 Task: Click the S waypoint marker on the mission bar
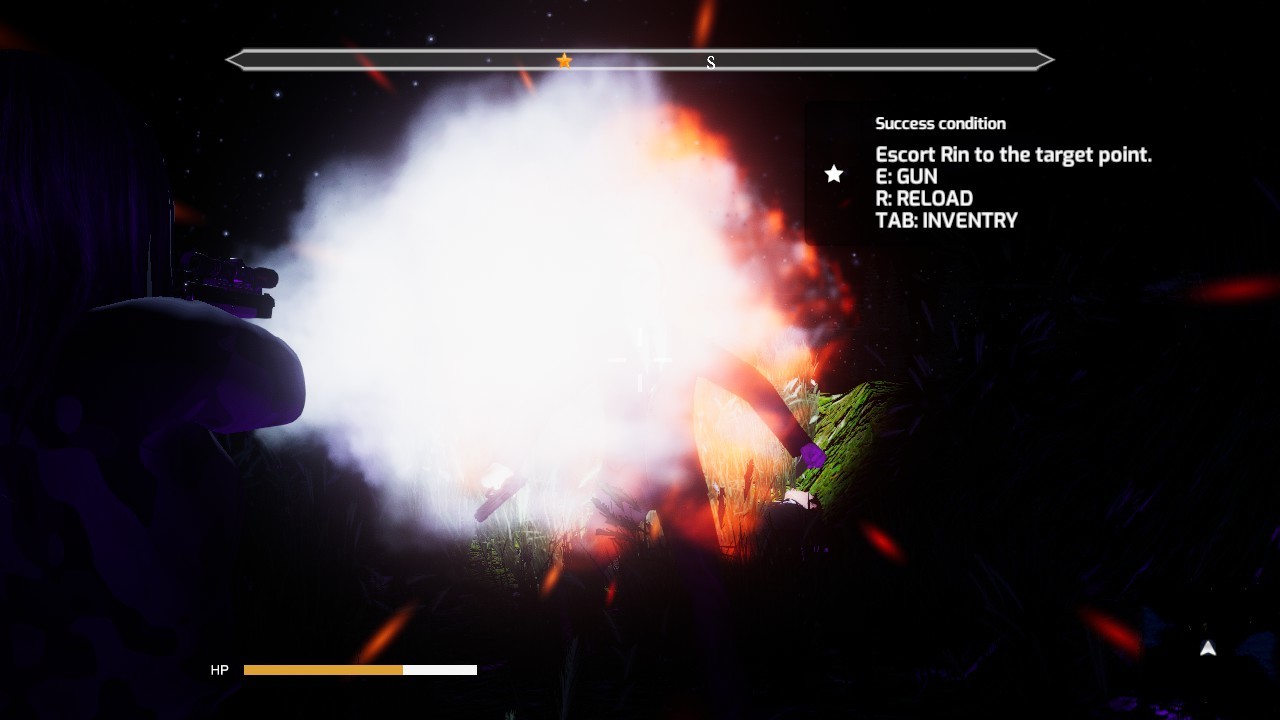[x=711, y=62]
